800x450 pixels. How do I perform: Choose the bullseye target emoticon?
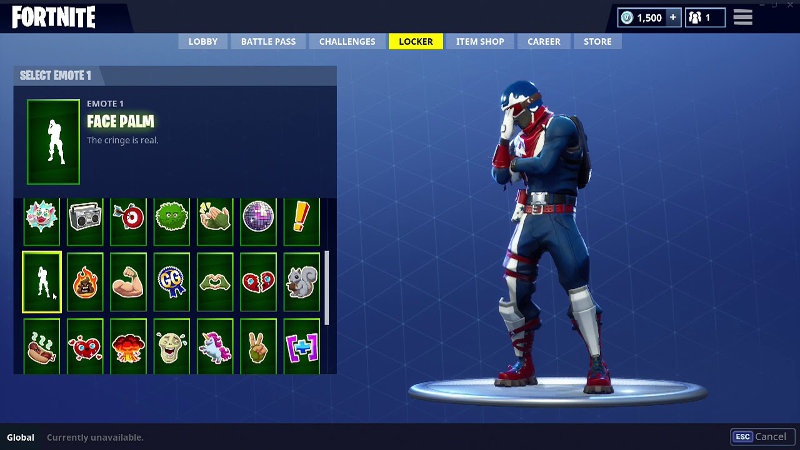tap(128, 218)
